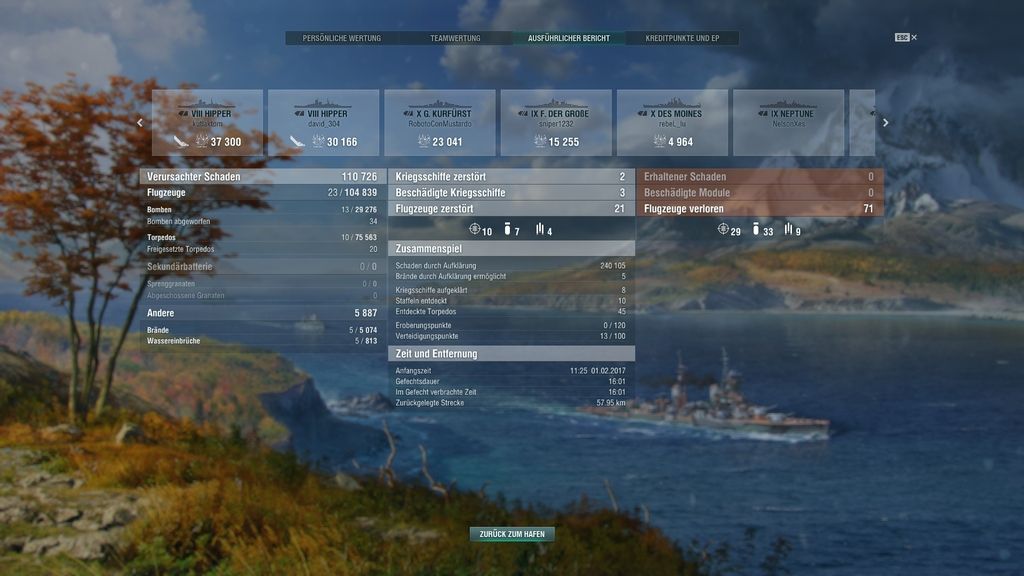Show previous ship cards with left arrow
The width and height of the screenshot is (1024, 576).
pos(140,123)
